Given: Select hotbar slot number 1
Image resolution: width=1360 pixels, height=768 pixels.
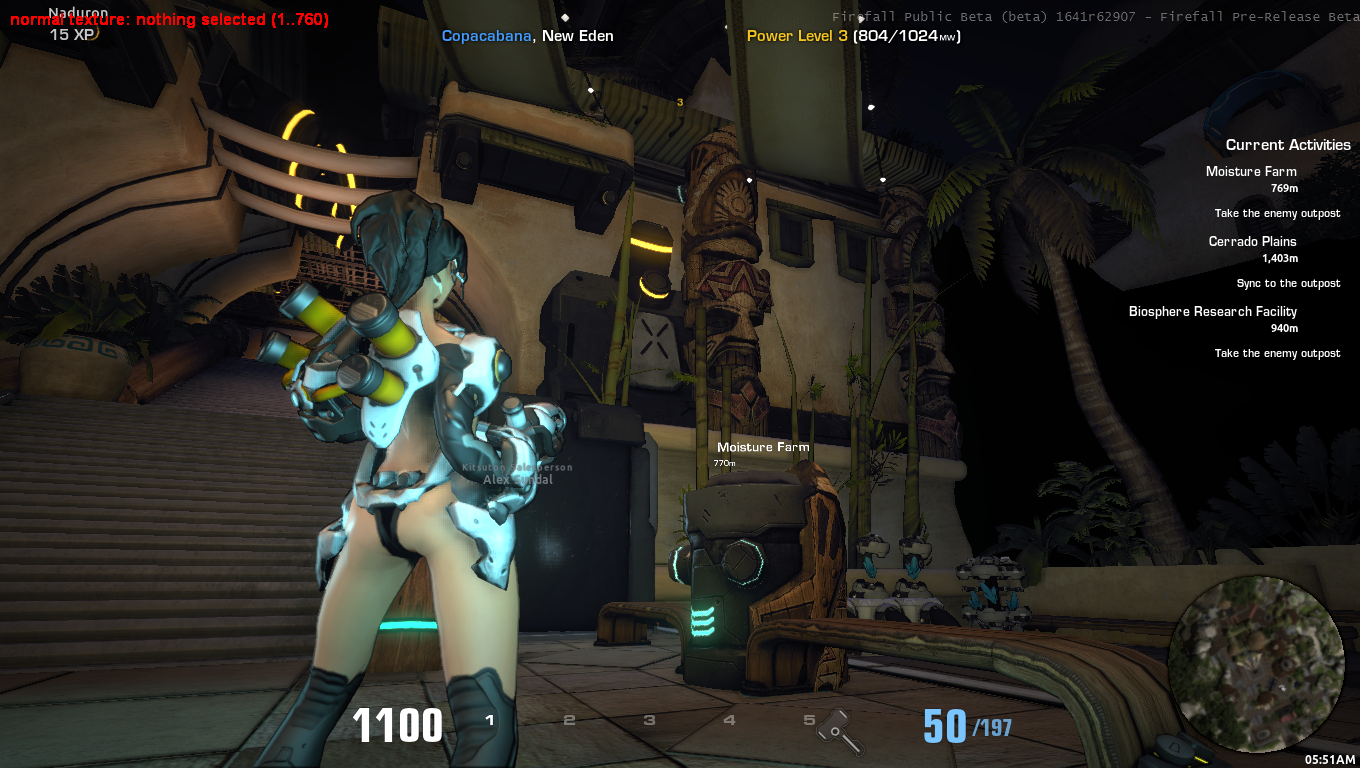Looking at the screenshot, I should (490, 720).
